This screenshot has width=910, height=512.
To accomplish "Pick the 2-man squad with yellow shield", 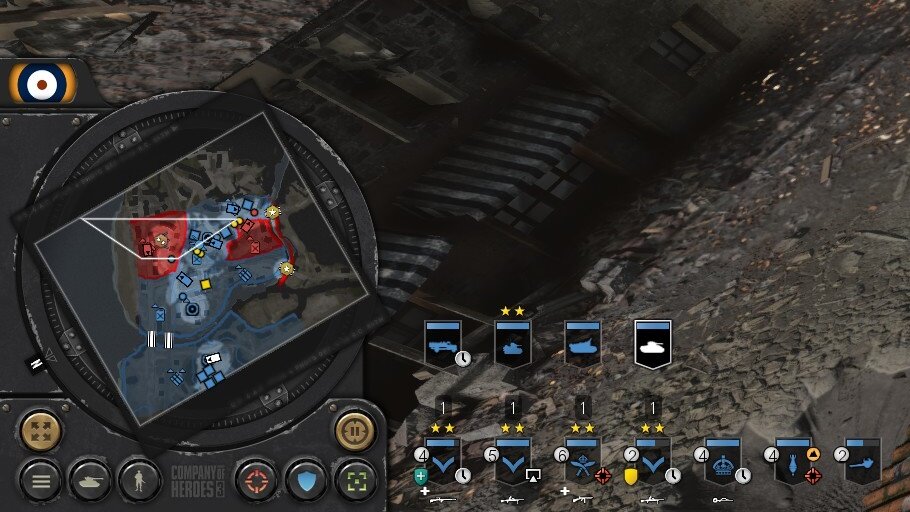I will pyautogui.click(x=653, y=460).
